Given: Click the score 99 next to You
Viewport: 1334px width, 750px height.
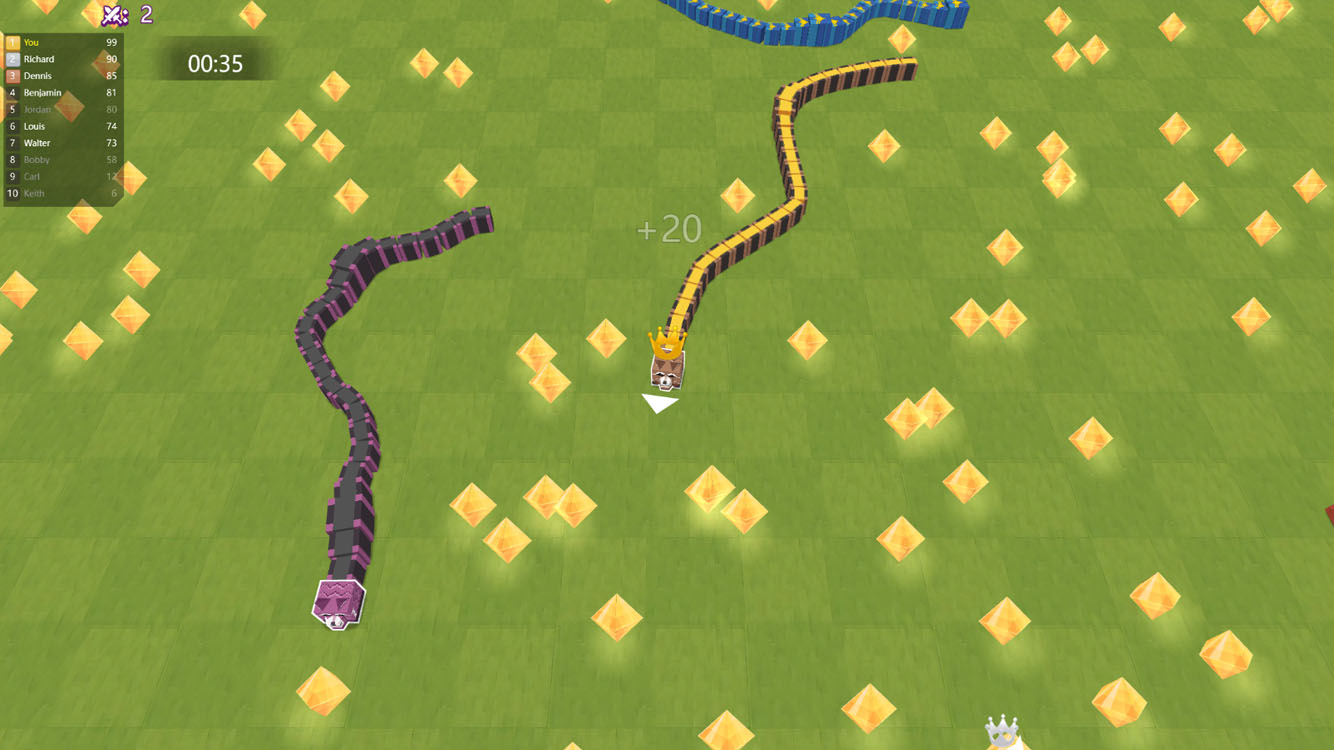Looking at the screenshot, I should (x=111, y=42).
